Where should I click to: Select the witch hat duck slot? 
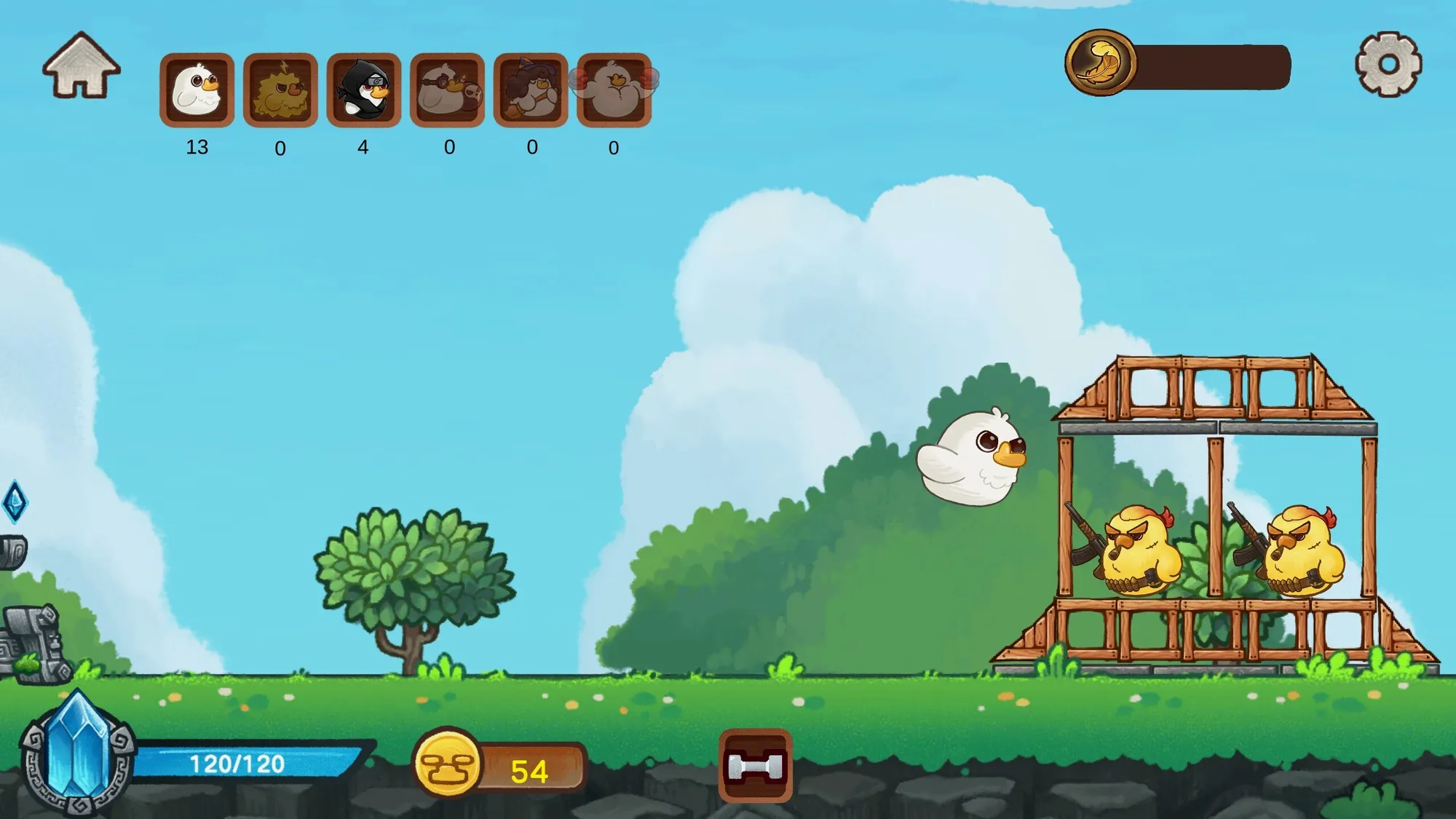[531, 90]
